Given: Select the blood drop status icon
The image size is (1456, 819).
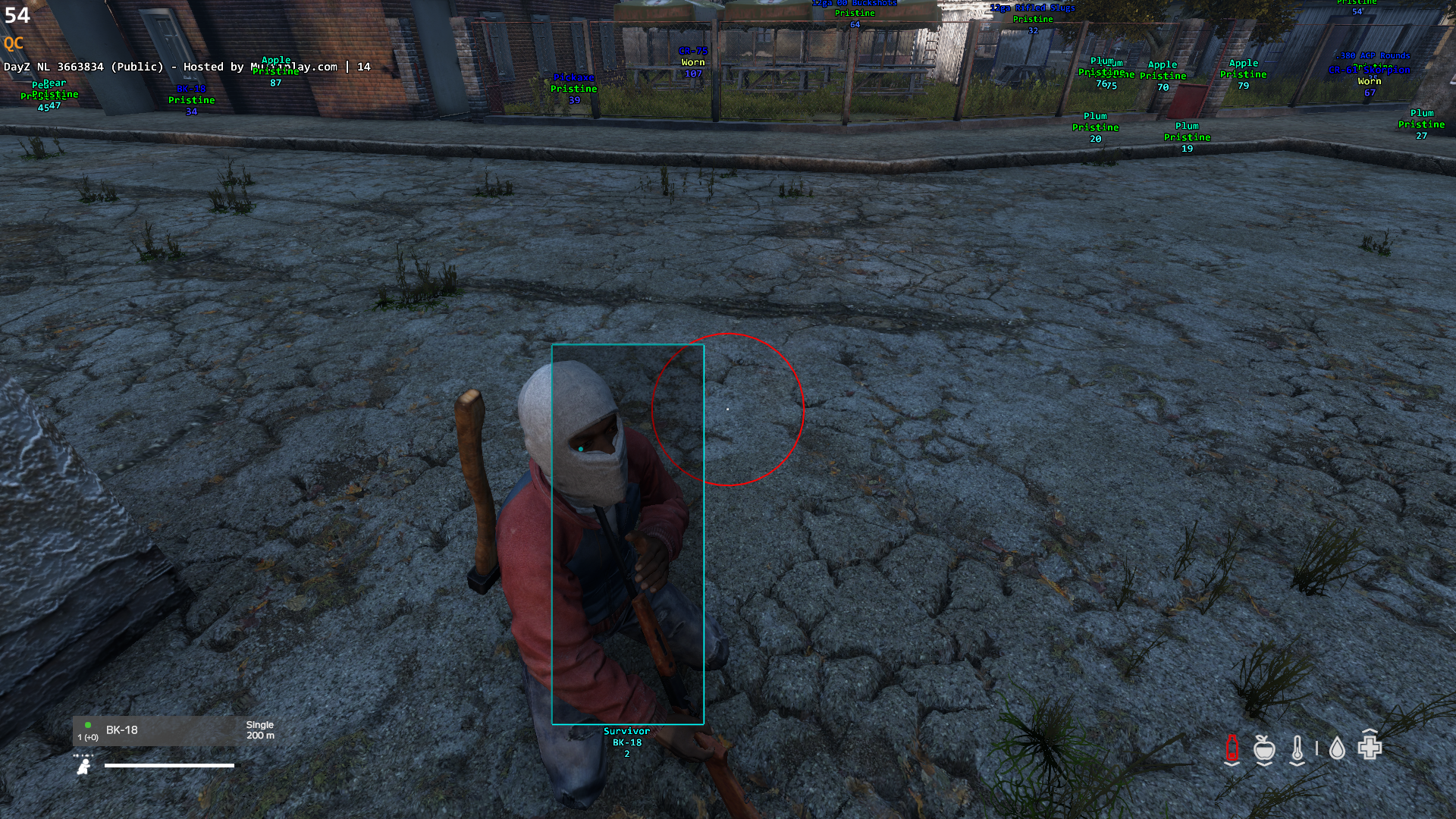Looking at the screenshot, I should click(x=1337, y=749).
